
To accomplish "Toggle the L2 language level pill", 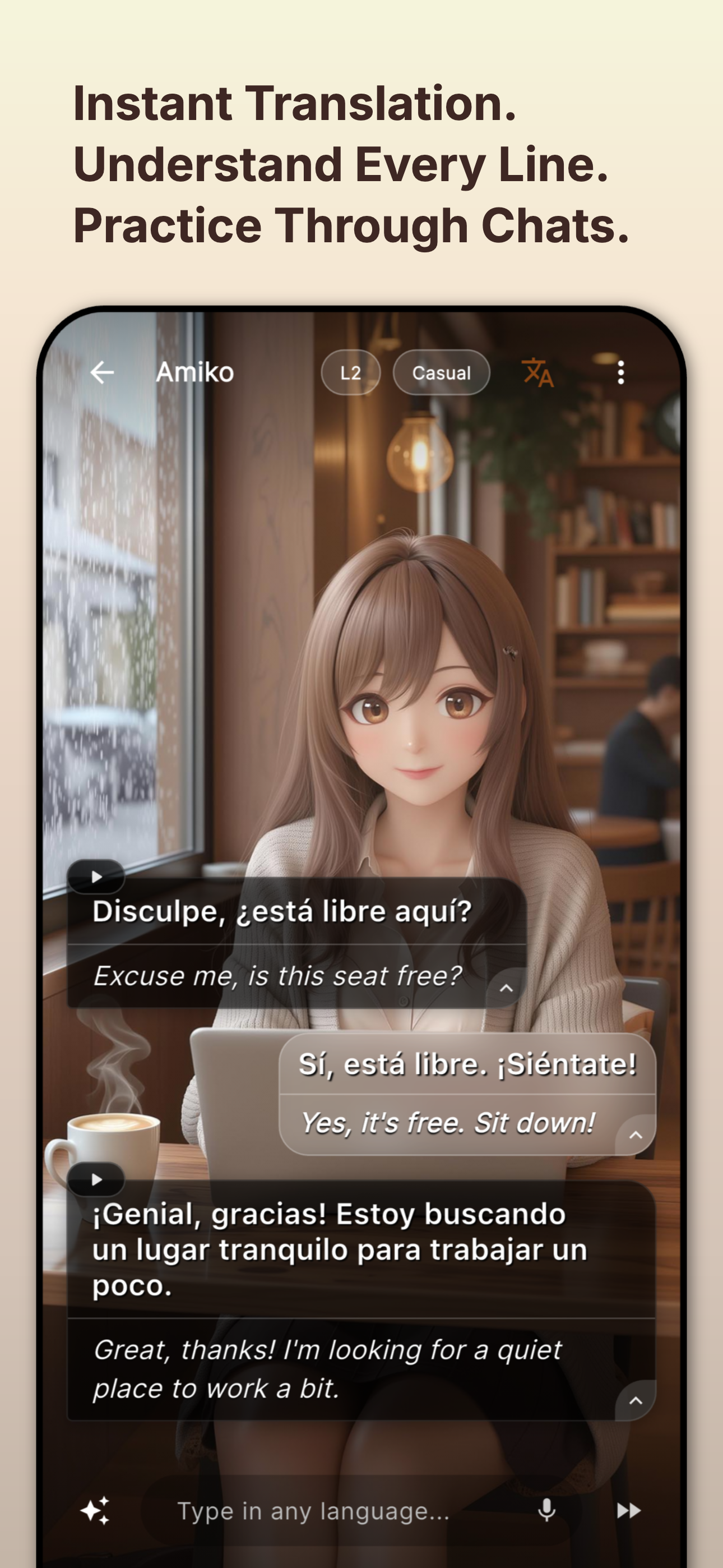I will 350,373.
